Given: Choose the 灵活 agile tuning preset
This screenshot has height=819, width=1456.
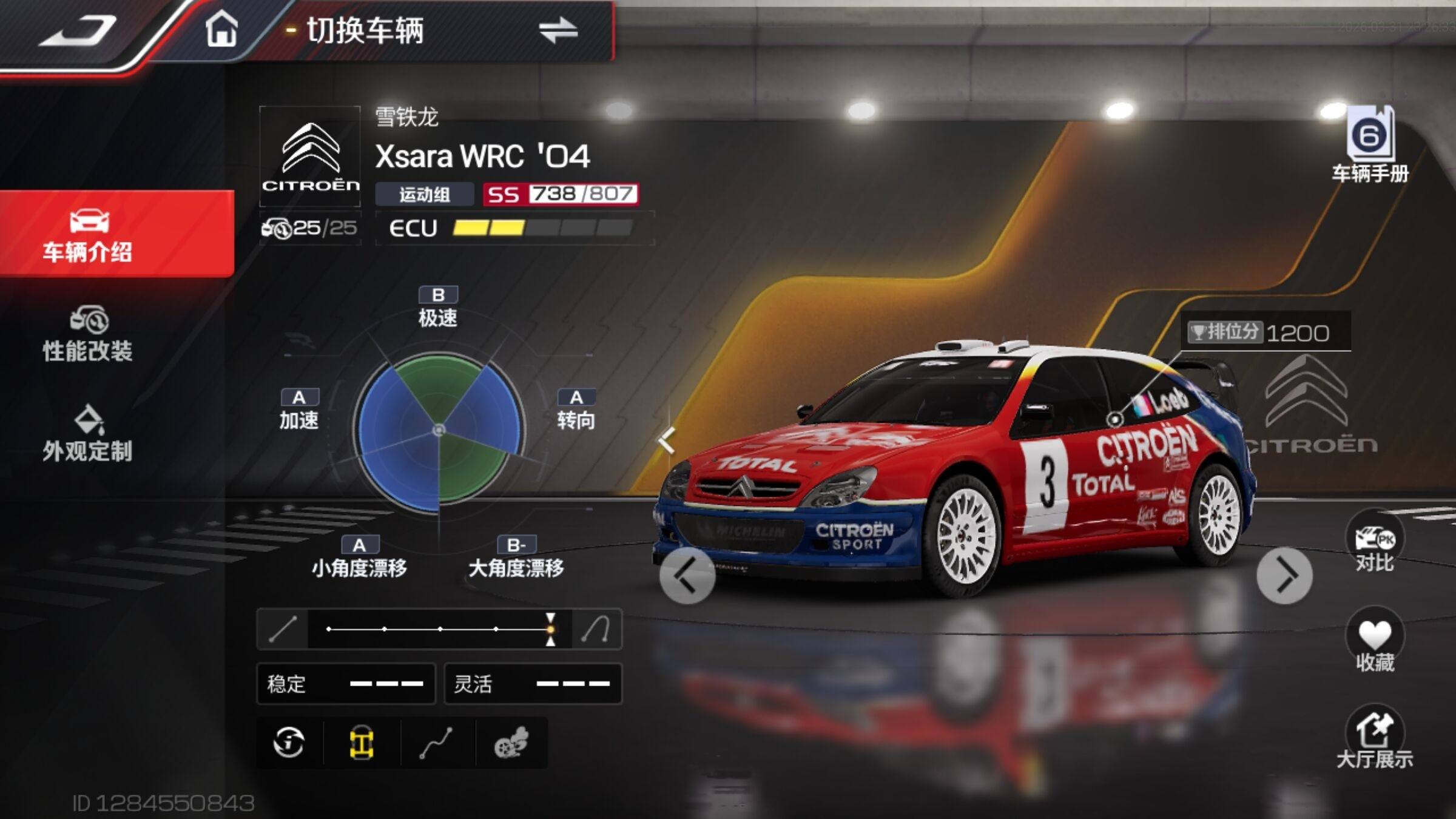Looking at the screenshot, I should point(533,684).
